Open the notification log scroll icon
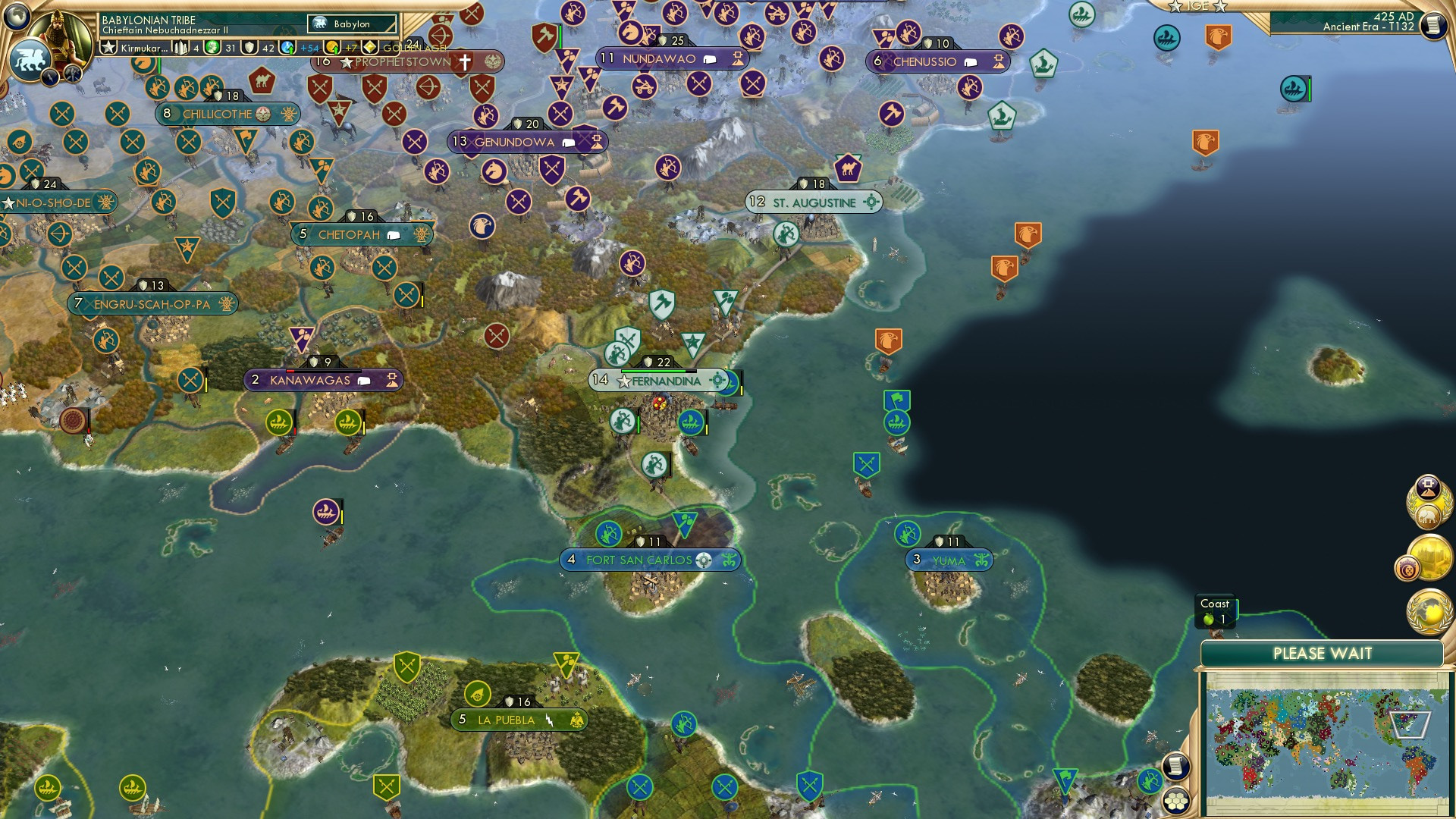 pos(1432,25)
